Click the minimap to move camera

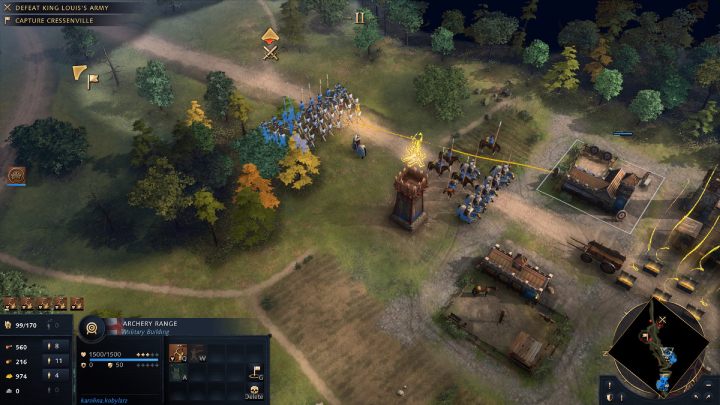click(660, 347)
